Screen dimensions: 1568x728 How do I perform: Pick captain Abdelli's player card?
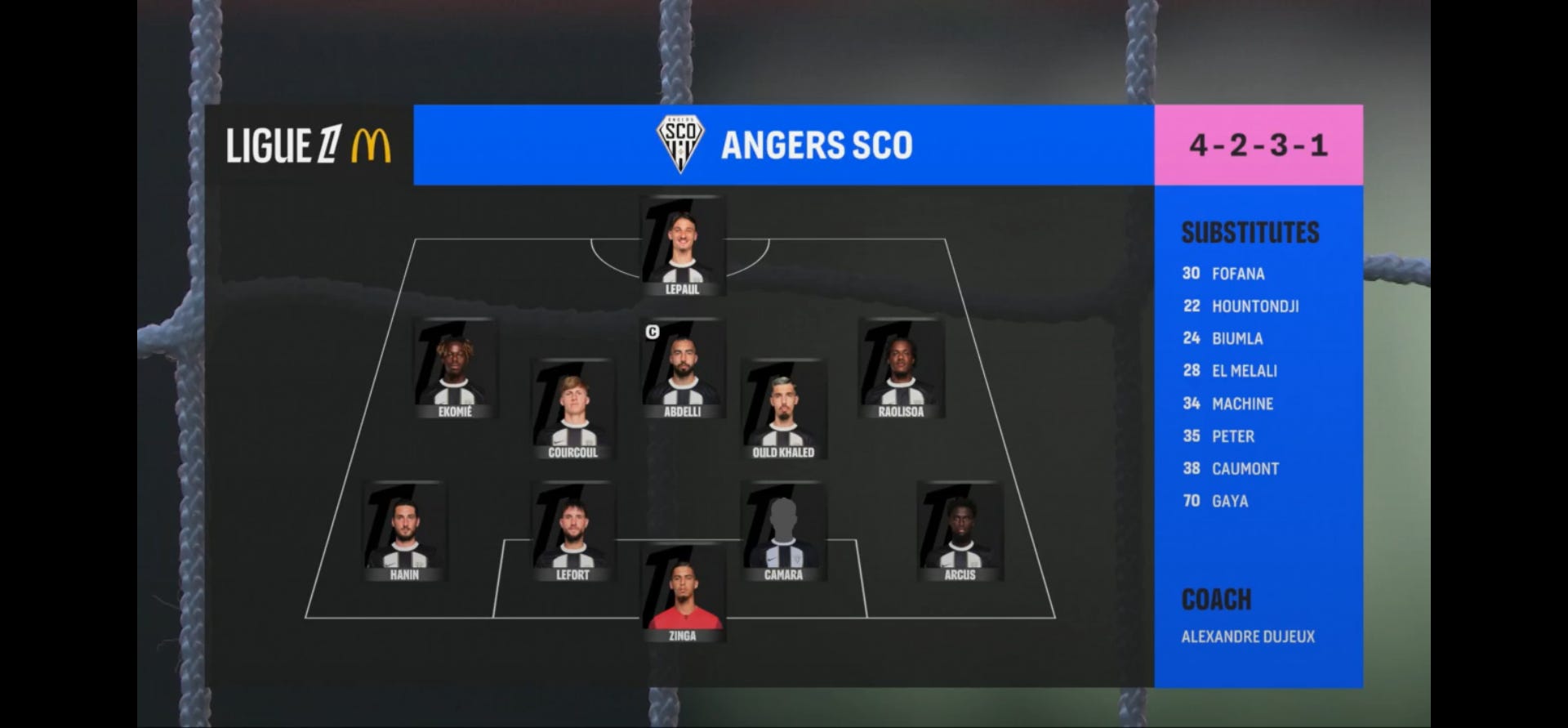[x=683, y=368]
